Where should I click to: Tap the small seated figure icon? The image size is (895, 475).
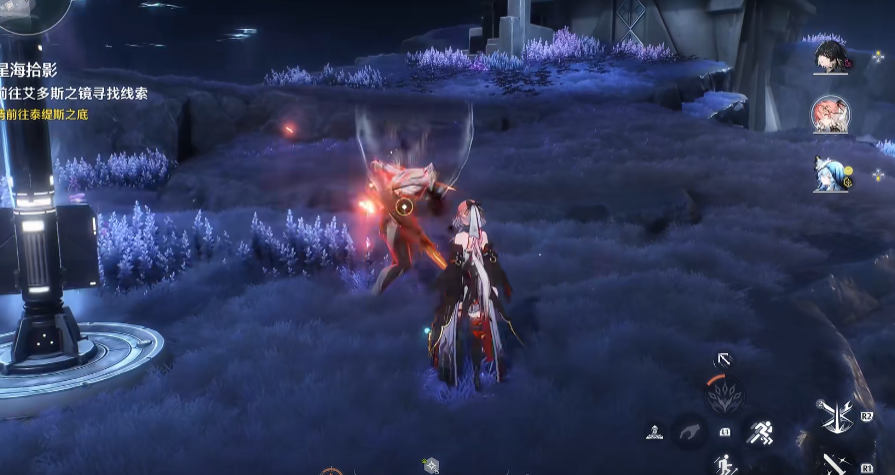[x=653, y=432]
